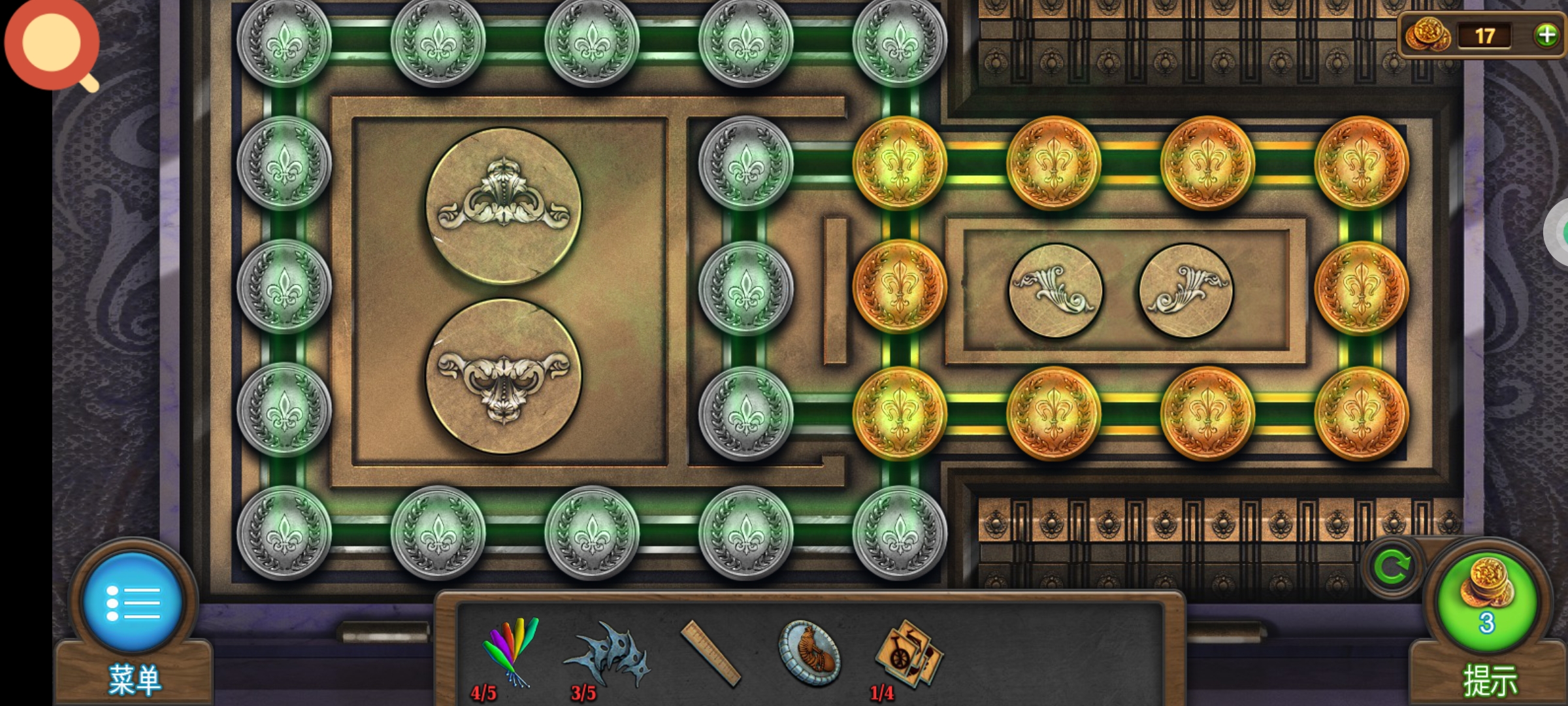This screenshot has width=1568, height=706.
Task: Click the large upper ornament disc
Action: click(503, 206)
